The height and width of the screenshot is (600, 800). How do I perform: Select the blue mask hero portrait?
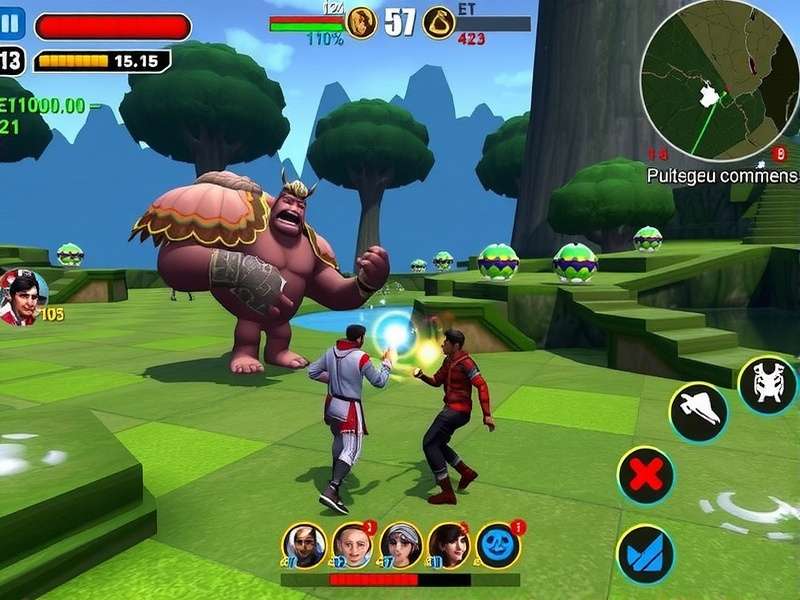click(x=498, y=545)
